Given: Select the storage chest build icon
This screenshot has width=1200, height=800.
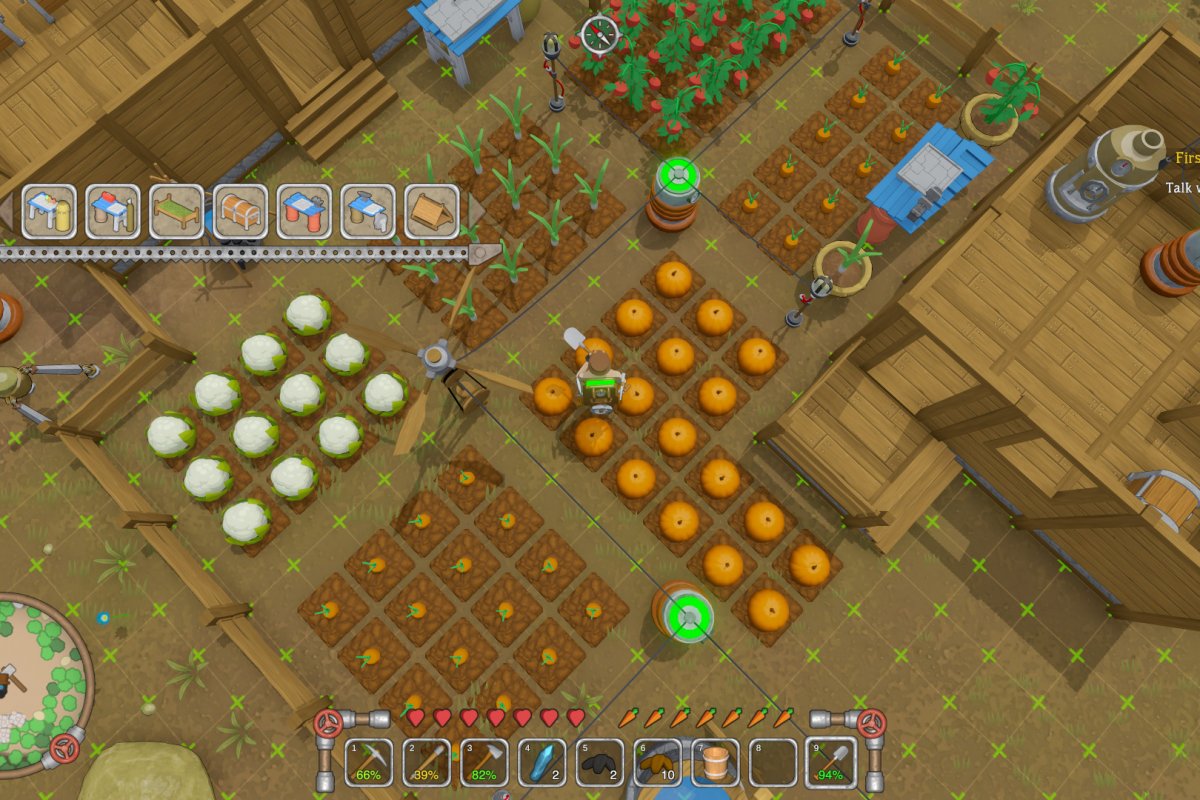Looking at the screenshot, I should click(x=240, y=211).
